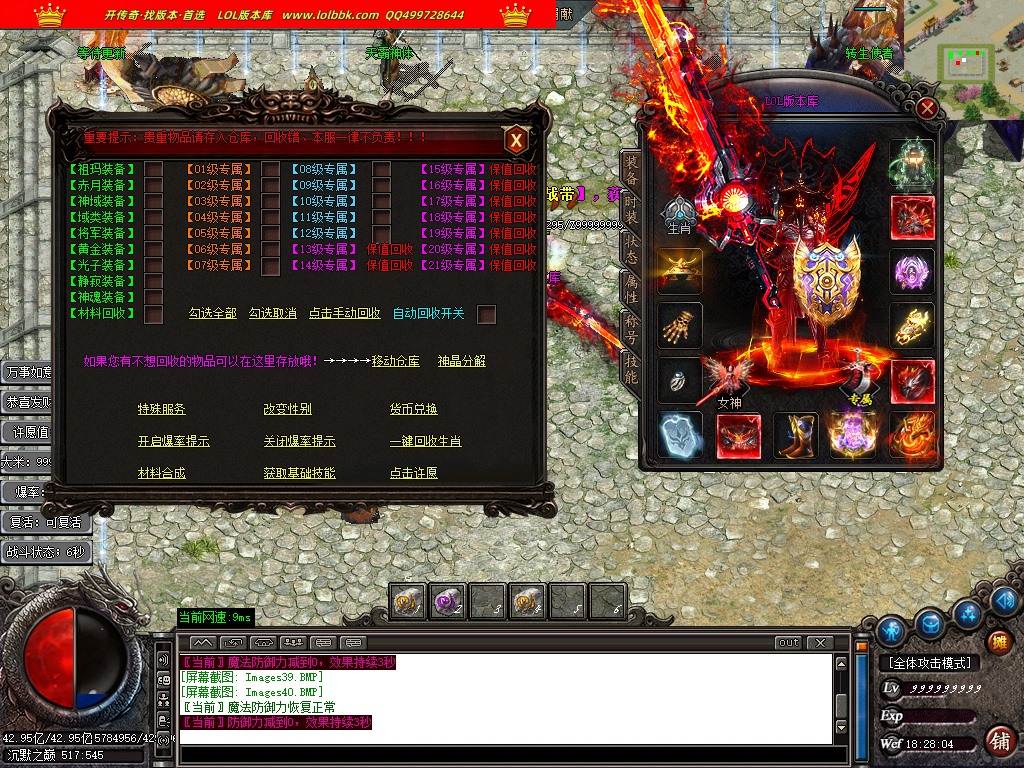
Task: Open 货币兑换 currency exchange
Action: (x=414, y=409)
